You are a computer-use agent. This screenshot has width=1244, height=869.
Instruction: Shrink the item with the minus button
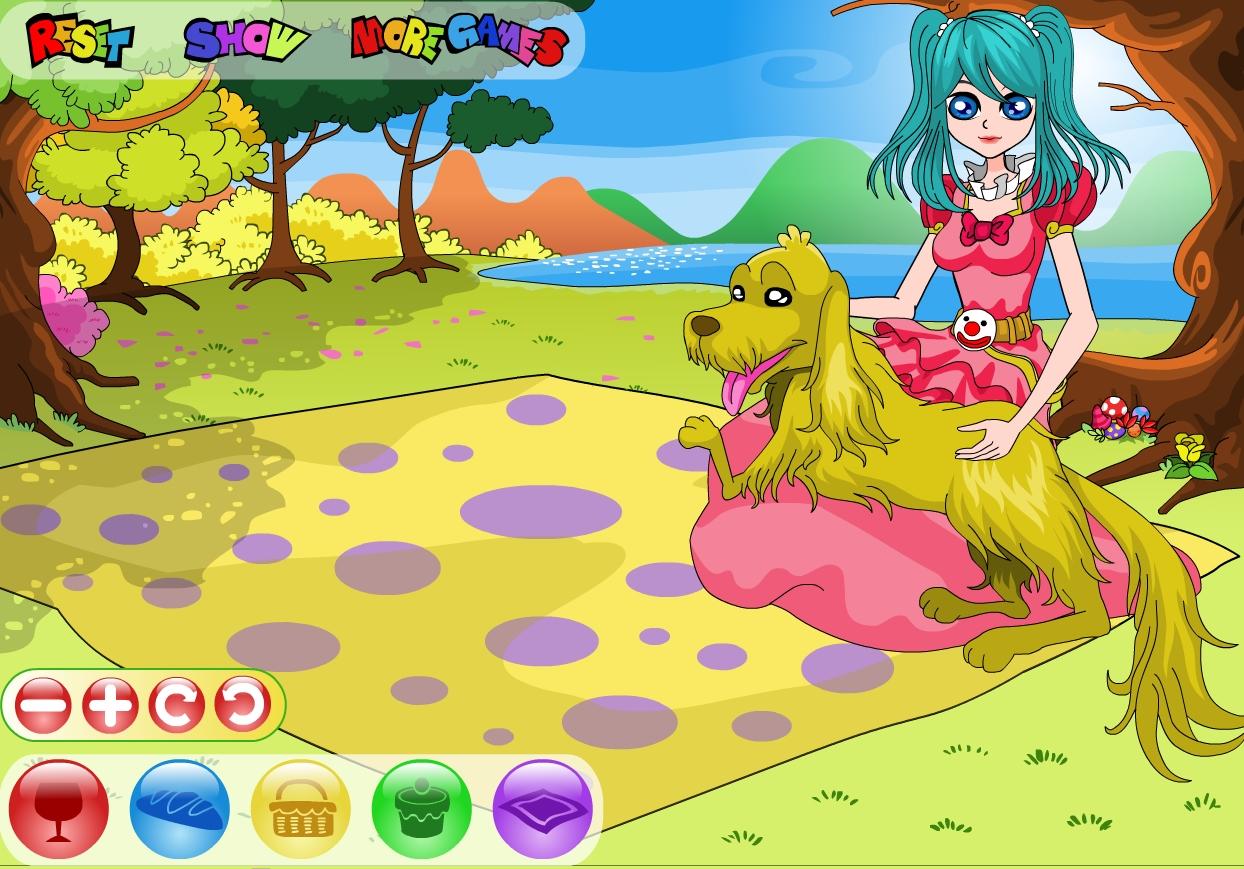click(x=43, y=706)
